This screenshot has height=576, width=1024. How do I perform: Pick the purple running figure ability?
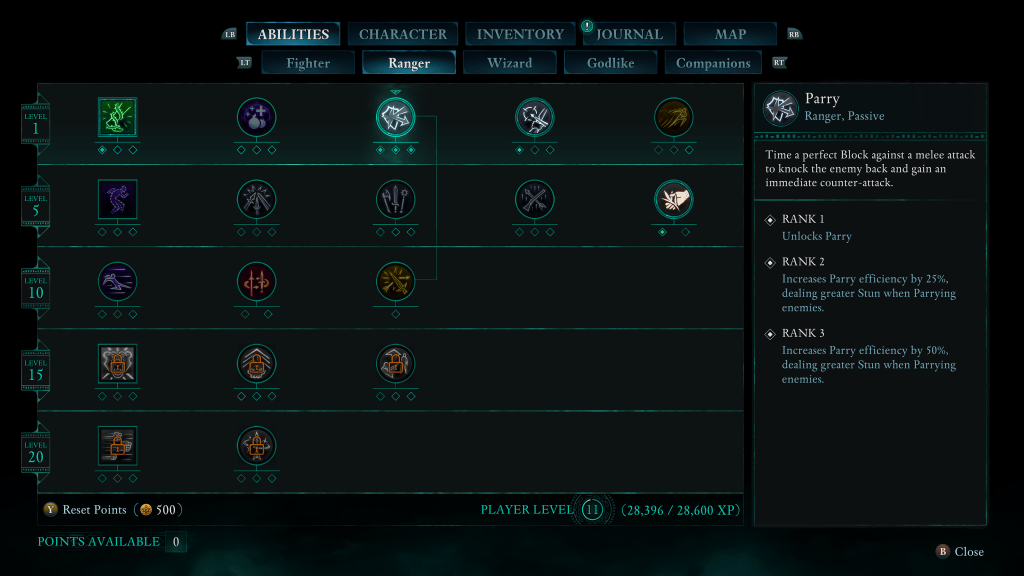(117, 199)
